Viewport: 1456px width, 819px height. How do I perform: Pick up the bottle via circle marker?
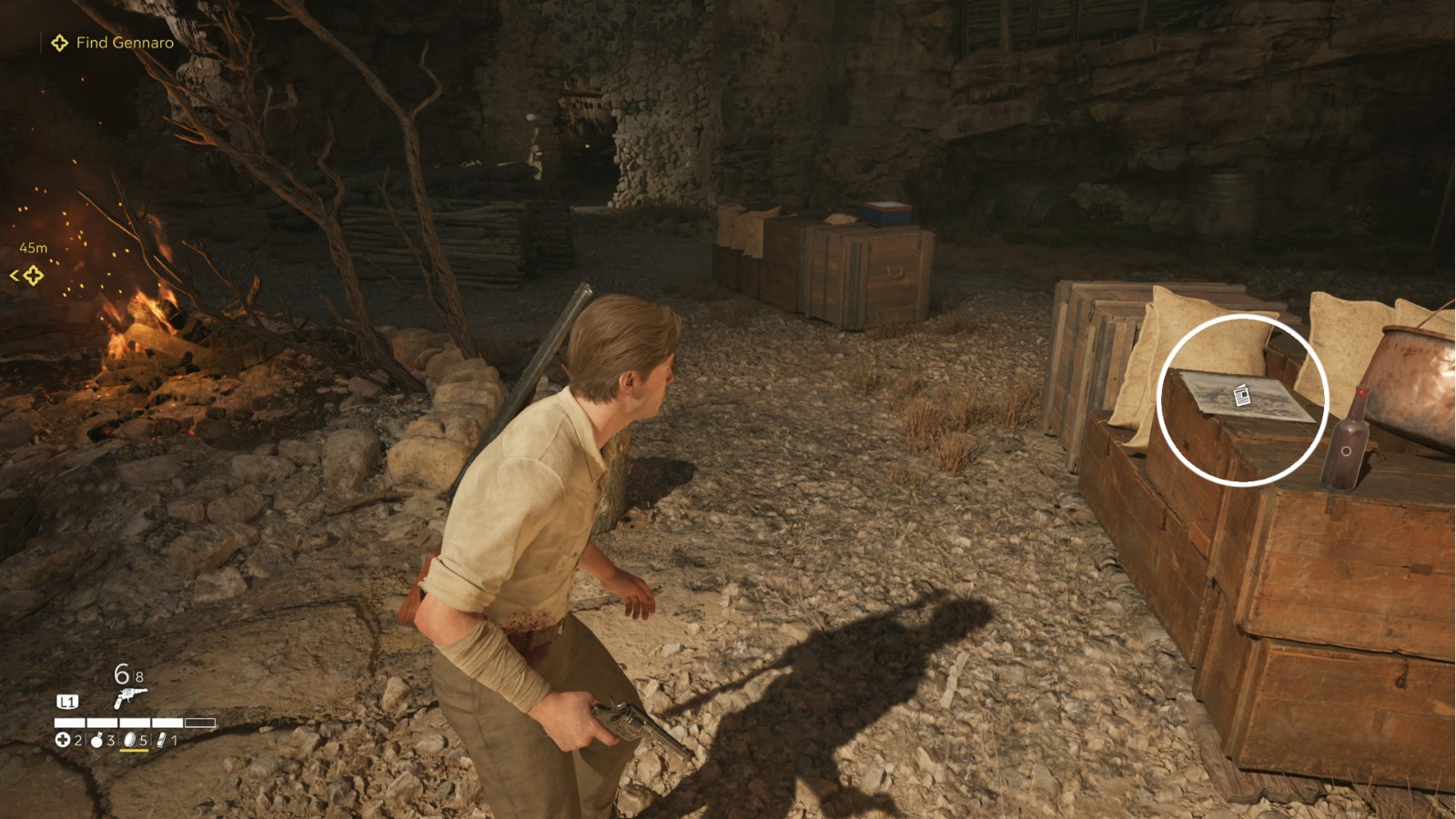1346,451
